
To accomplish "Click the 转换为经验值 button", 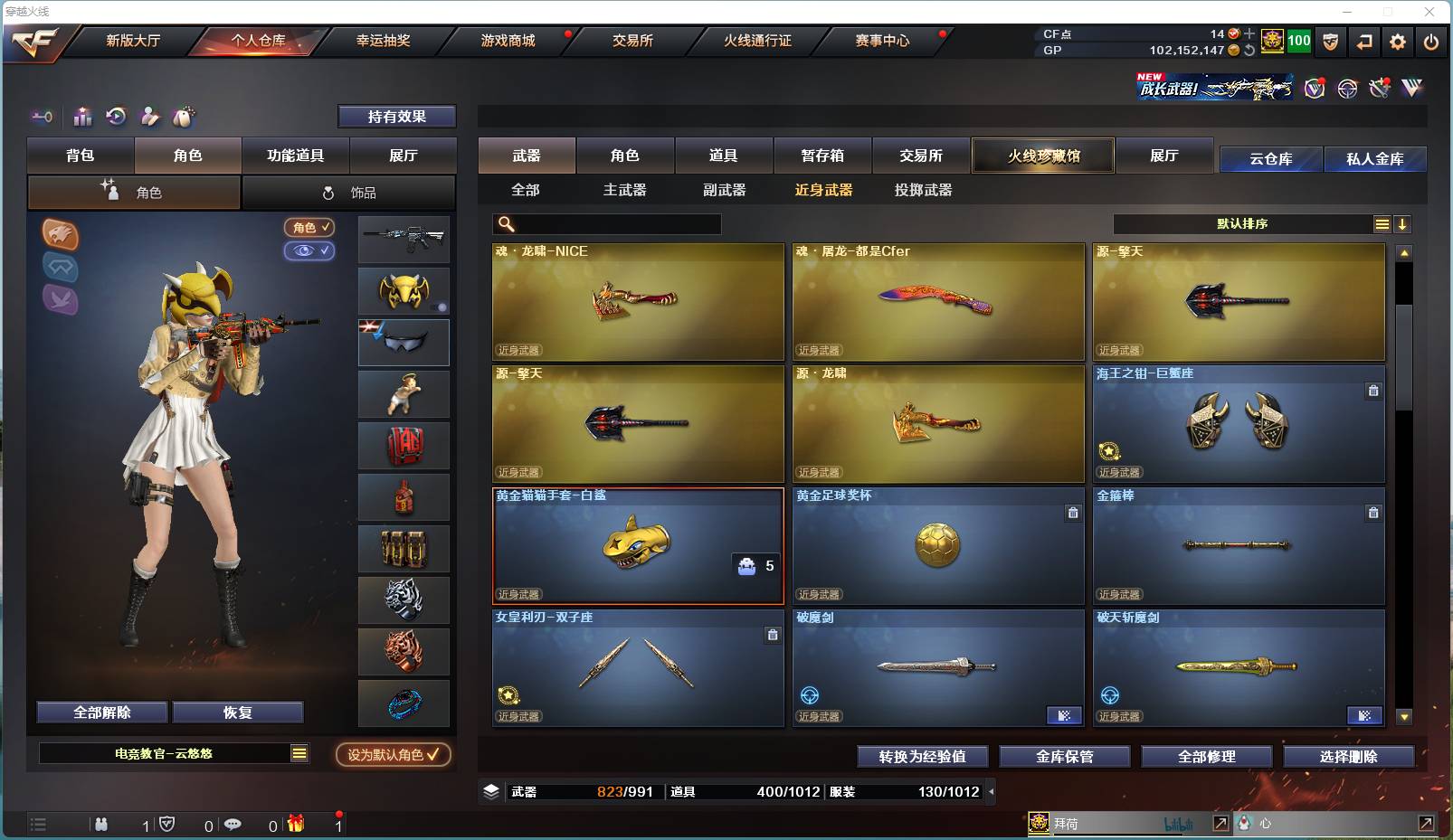I will tap(923, 757).
